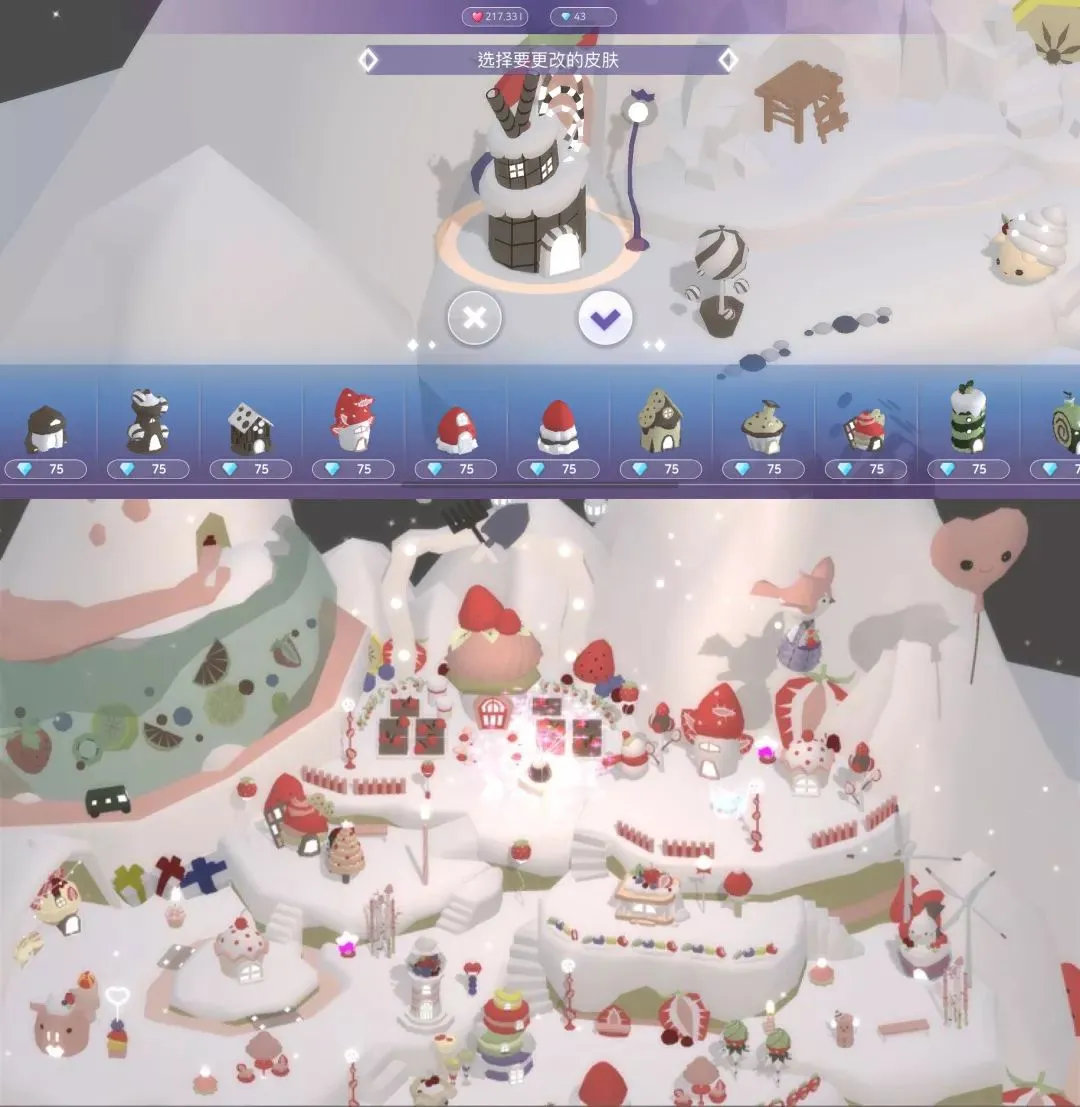The height and width of the screenshot is (1107, 1080).
Task: Select the dark chocolate mushroom house skin
Action: click(x=46, y=429)
